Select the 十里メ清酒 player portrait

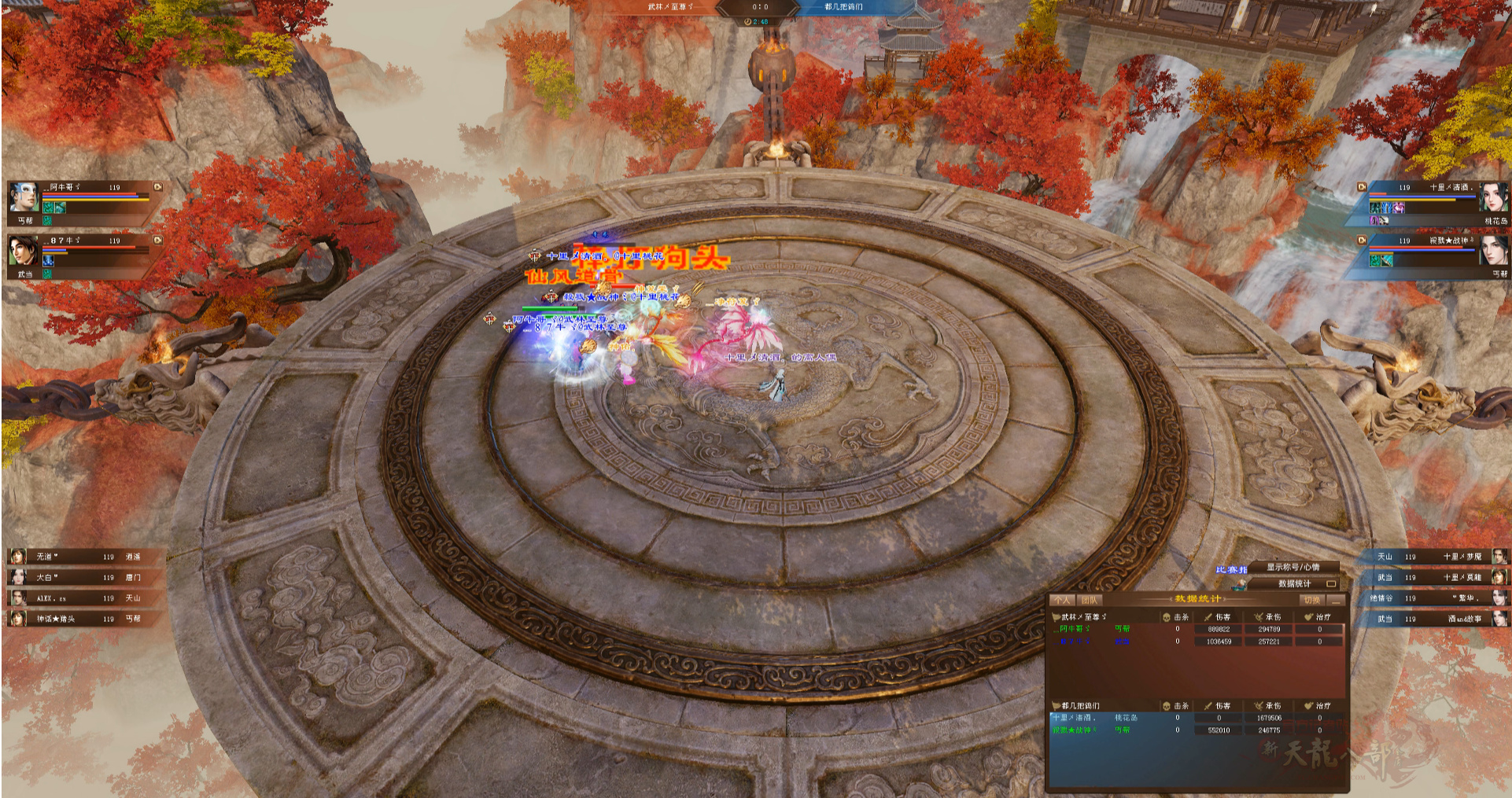pyautogui.click(x=1494, y=197)
